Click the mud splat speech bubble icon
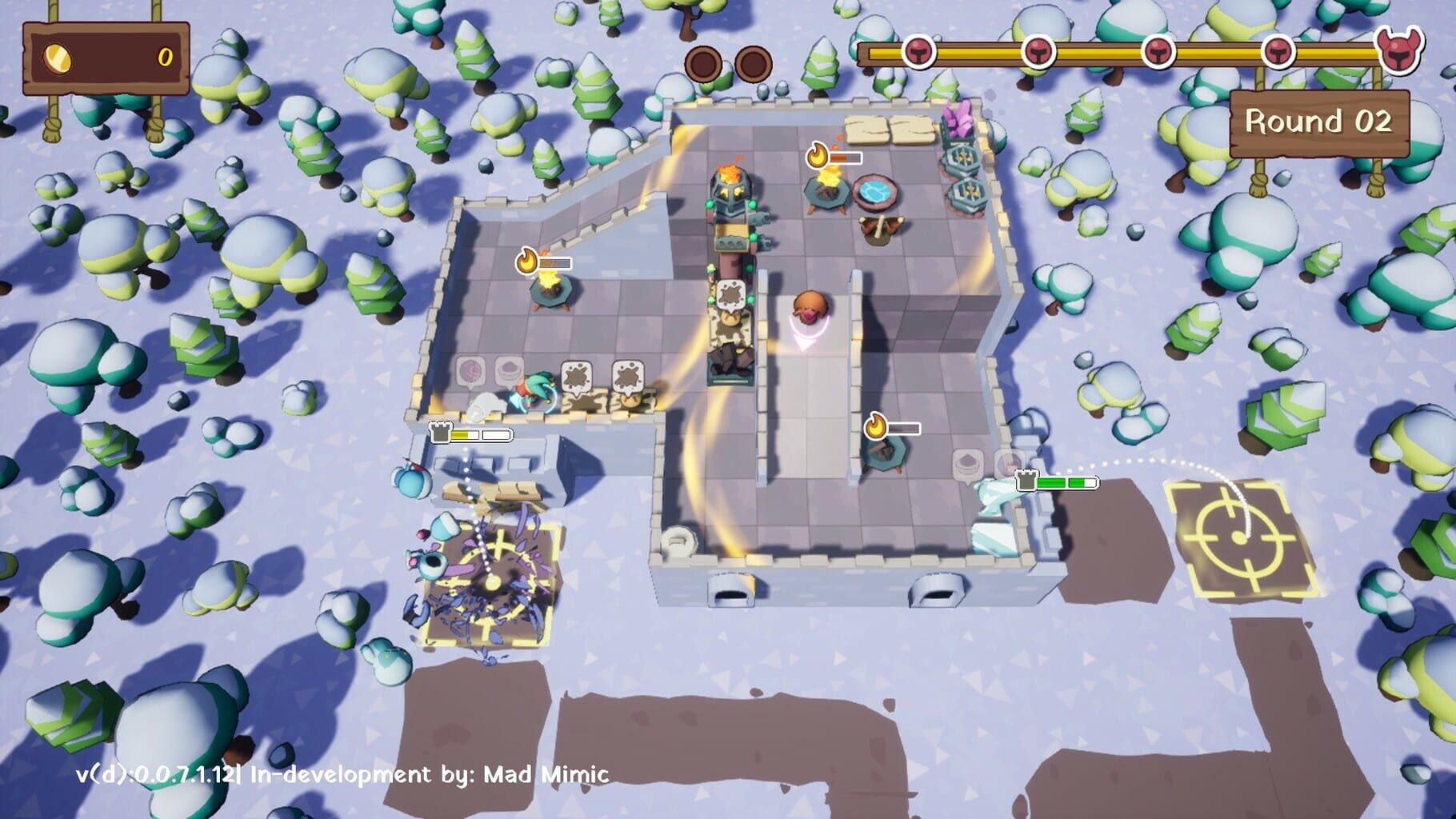 coord(575,374)
